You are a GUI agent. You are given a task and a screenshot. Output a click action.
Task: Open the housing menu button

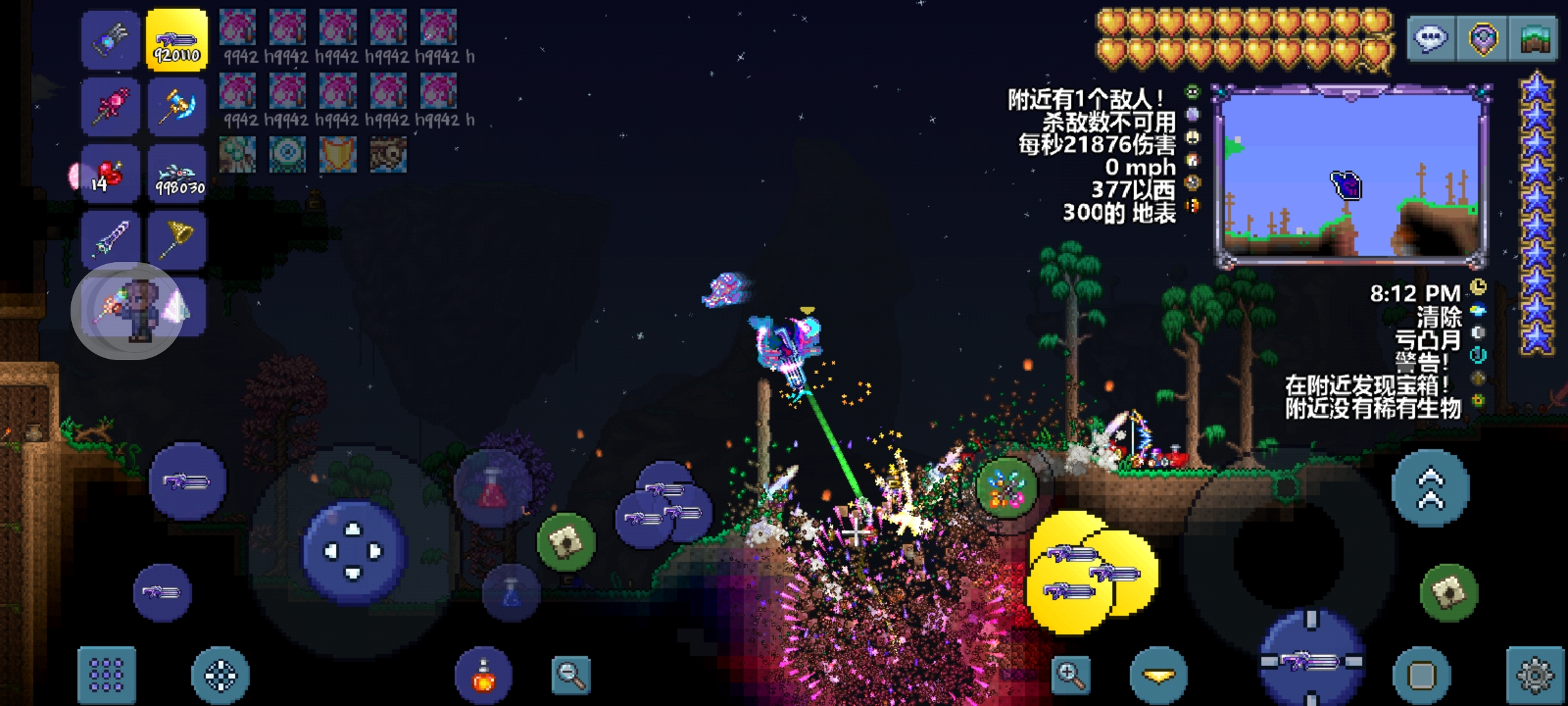(x=1535, y=39)
